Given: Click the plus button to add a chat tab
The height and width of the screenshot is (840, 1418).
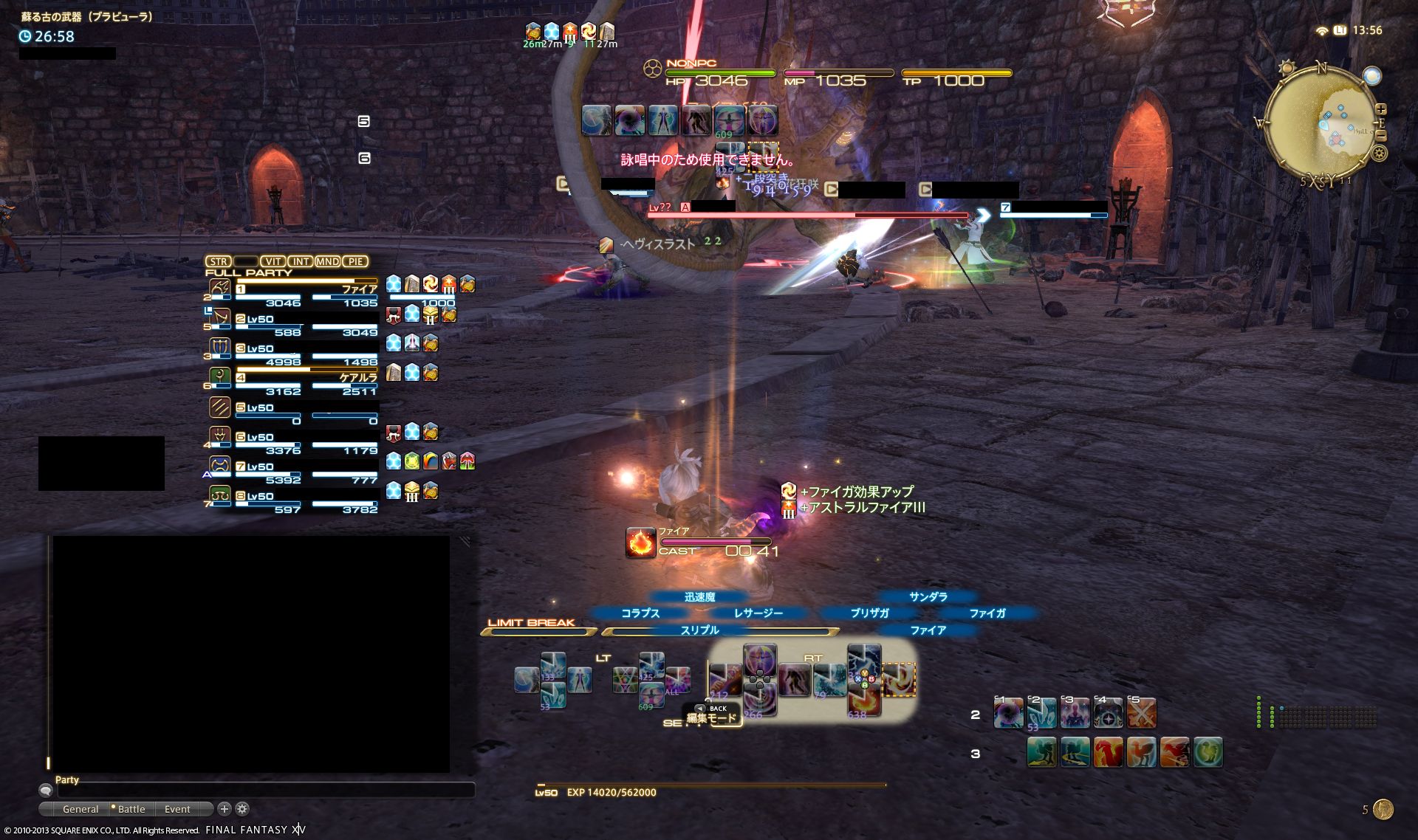Looking at the screenshot, I should tap(225, 808).
